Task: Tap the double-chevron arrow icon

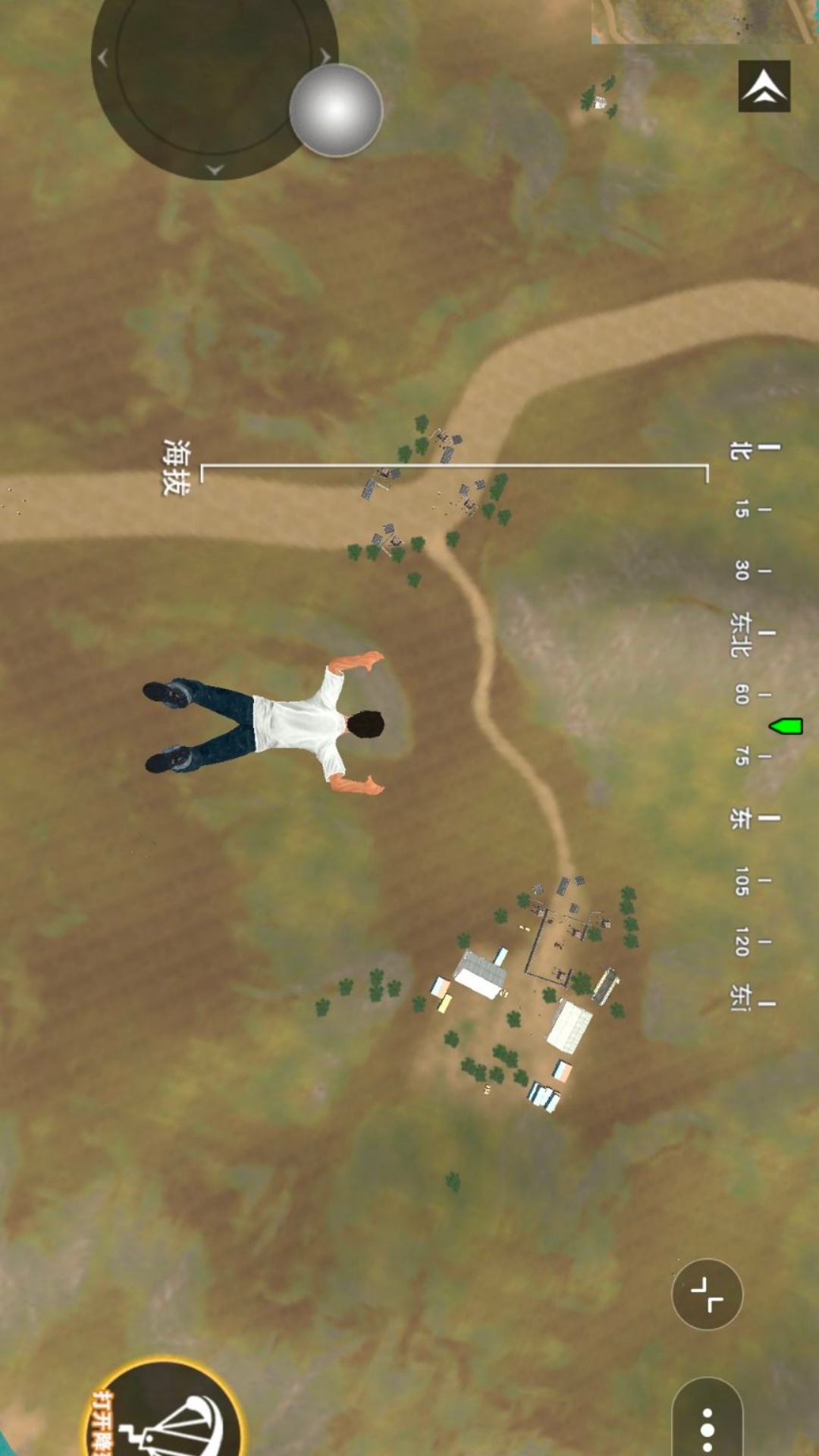Action: (764, 86)
